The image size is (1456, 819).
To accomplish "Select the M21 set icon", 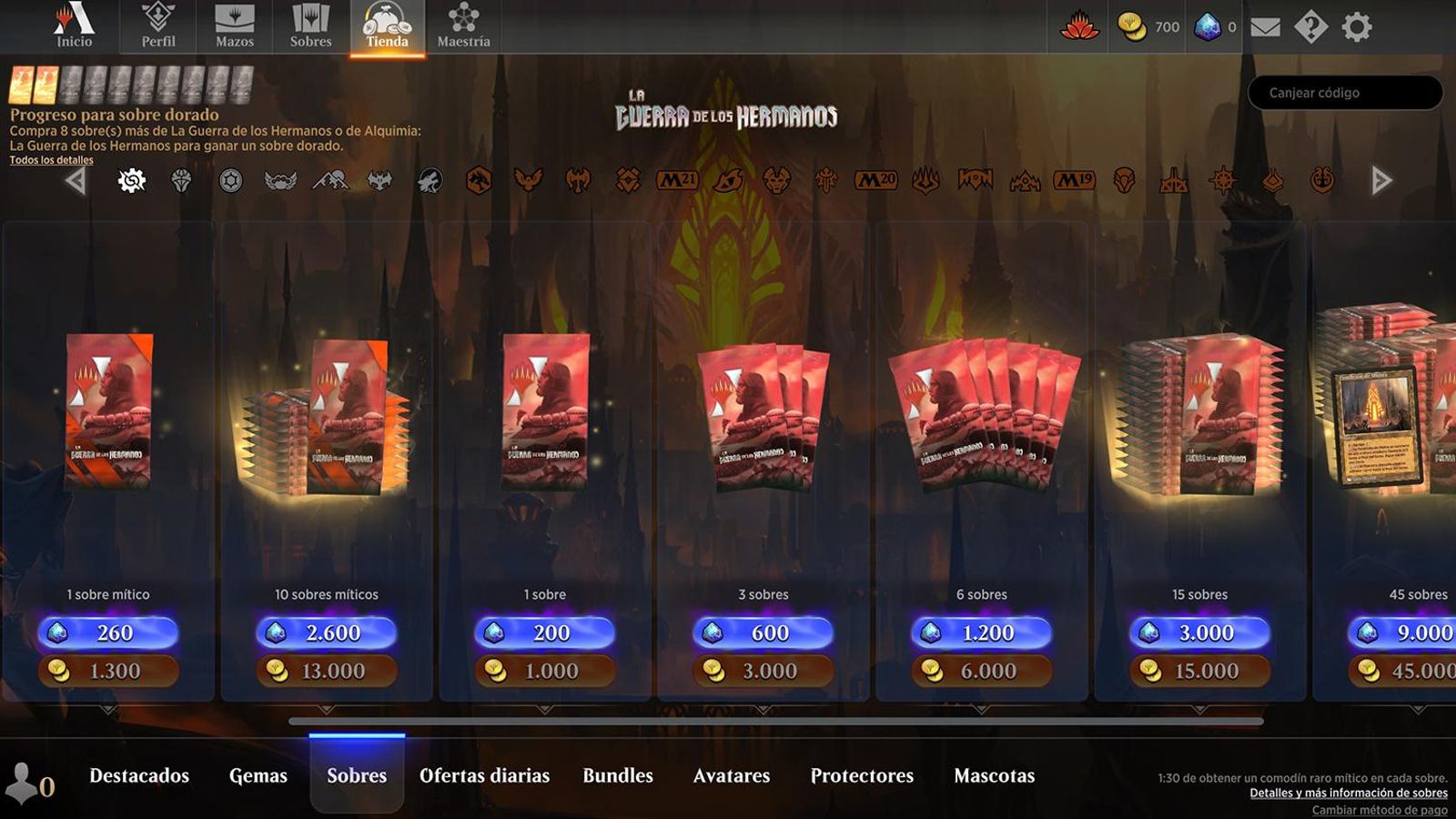I will tap(676, 180).
